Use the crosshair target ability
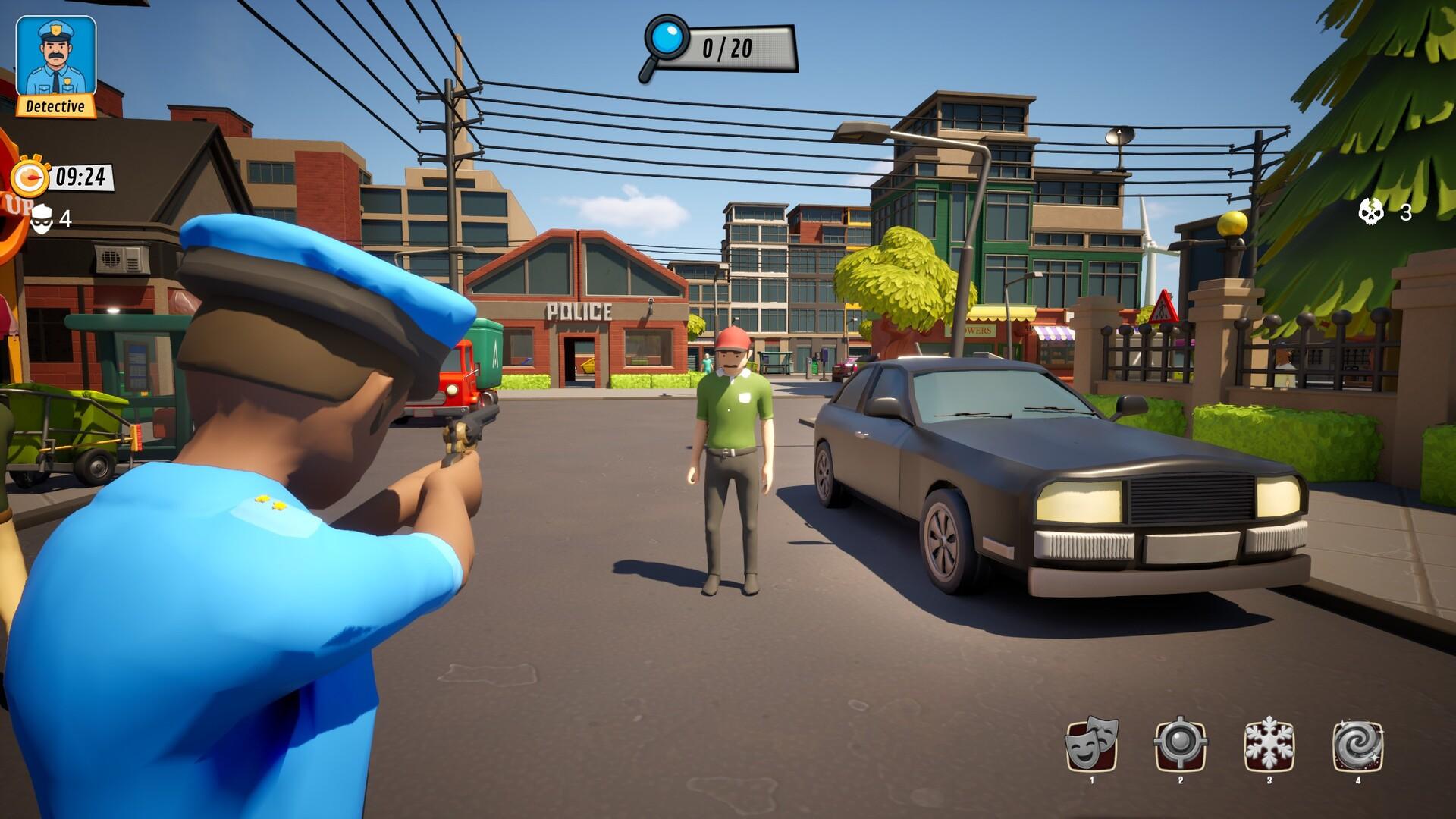The image size is (1456, 819). click(1180, 744)
